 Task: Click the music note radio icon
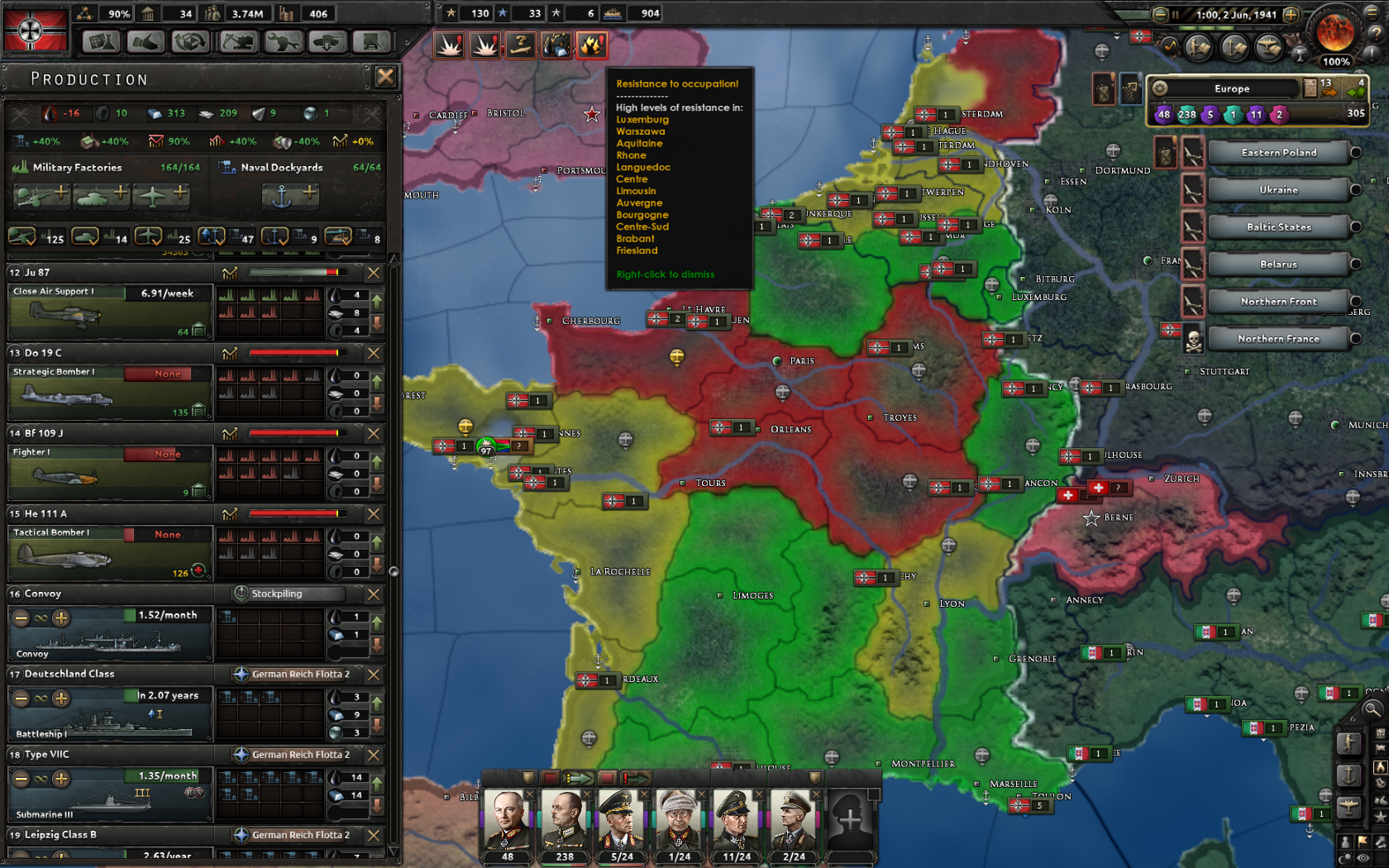1169,46
